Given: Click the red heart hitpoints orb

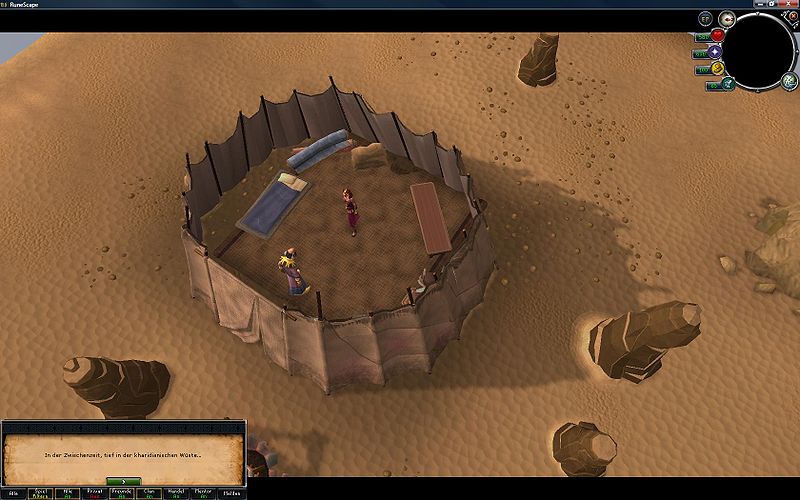Looking at the screenshot, I should pos(717,35).
